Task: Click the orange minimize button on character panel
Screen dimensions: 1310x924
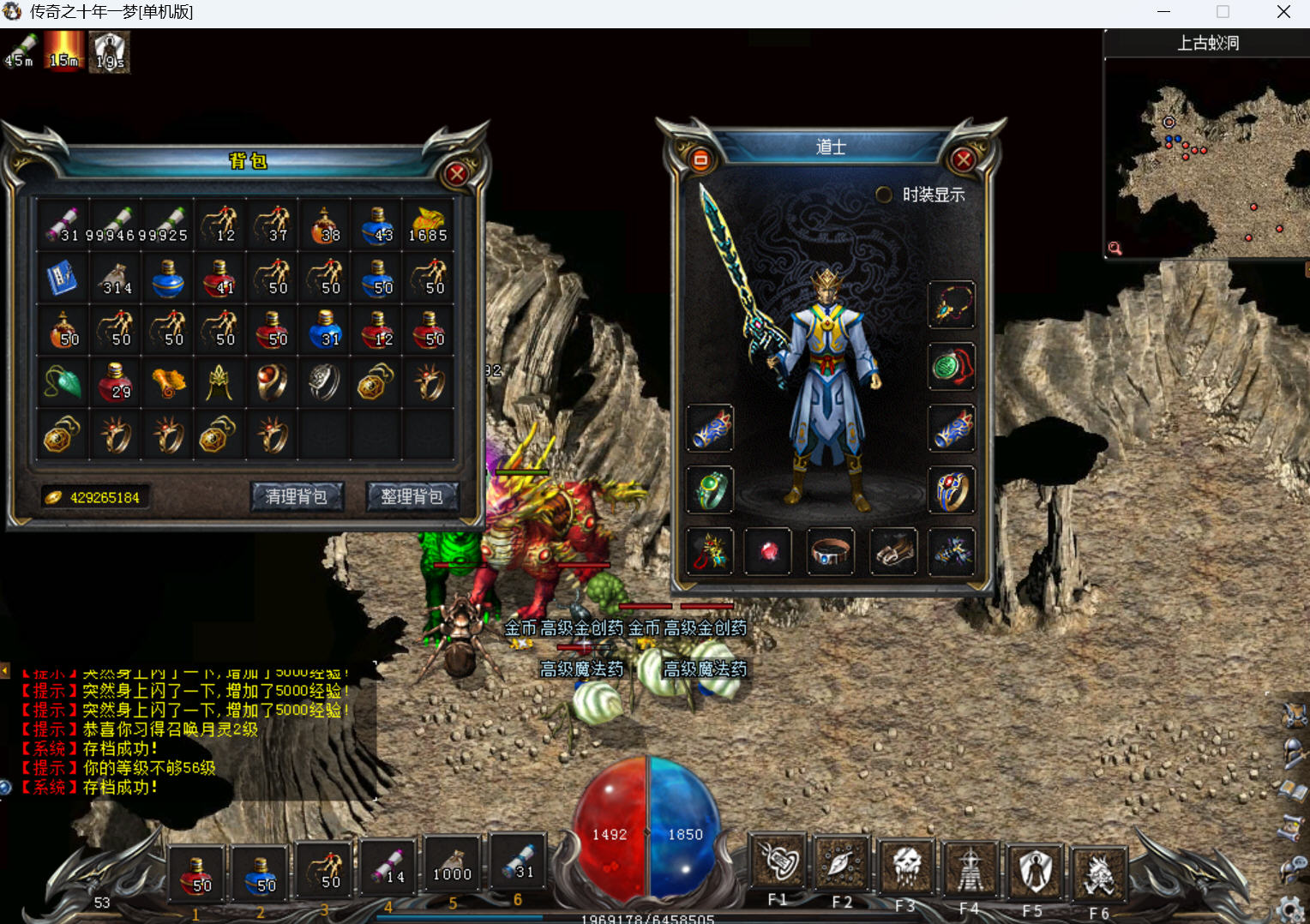Action: coord(700,159)
